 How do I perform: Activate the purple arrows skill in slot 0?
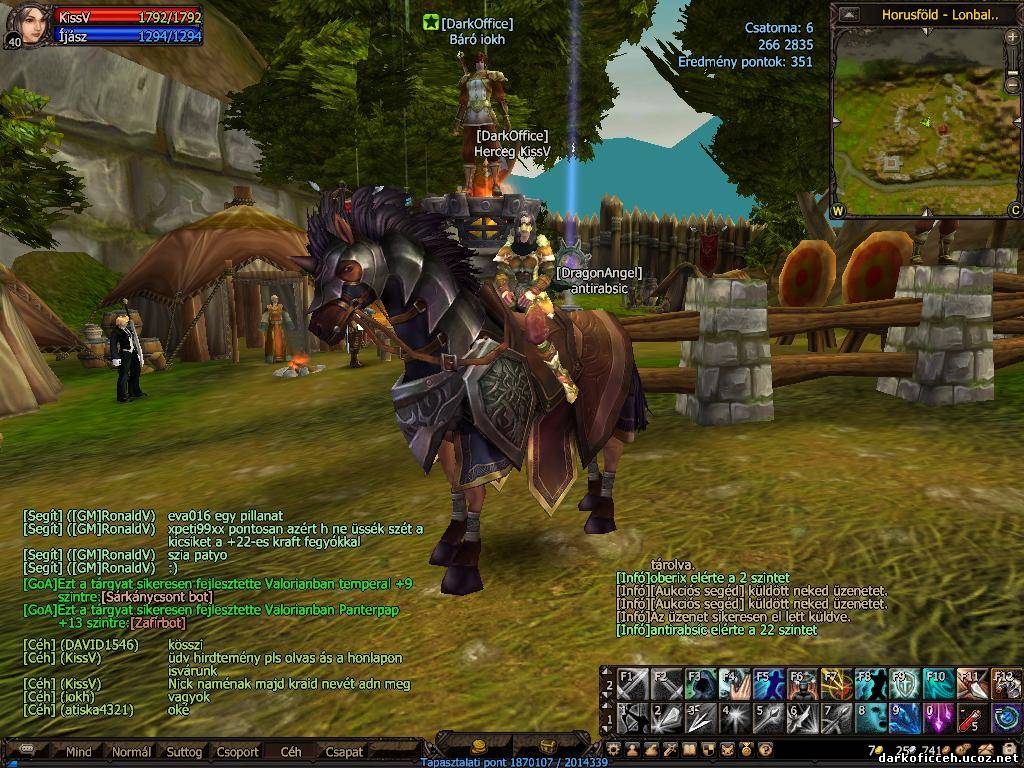937,718
